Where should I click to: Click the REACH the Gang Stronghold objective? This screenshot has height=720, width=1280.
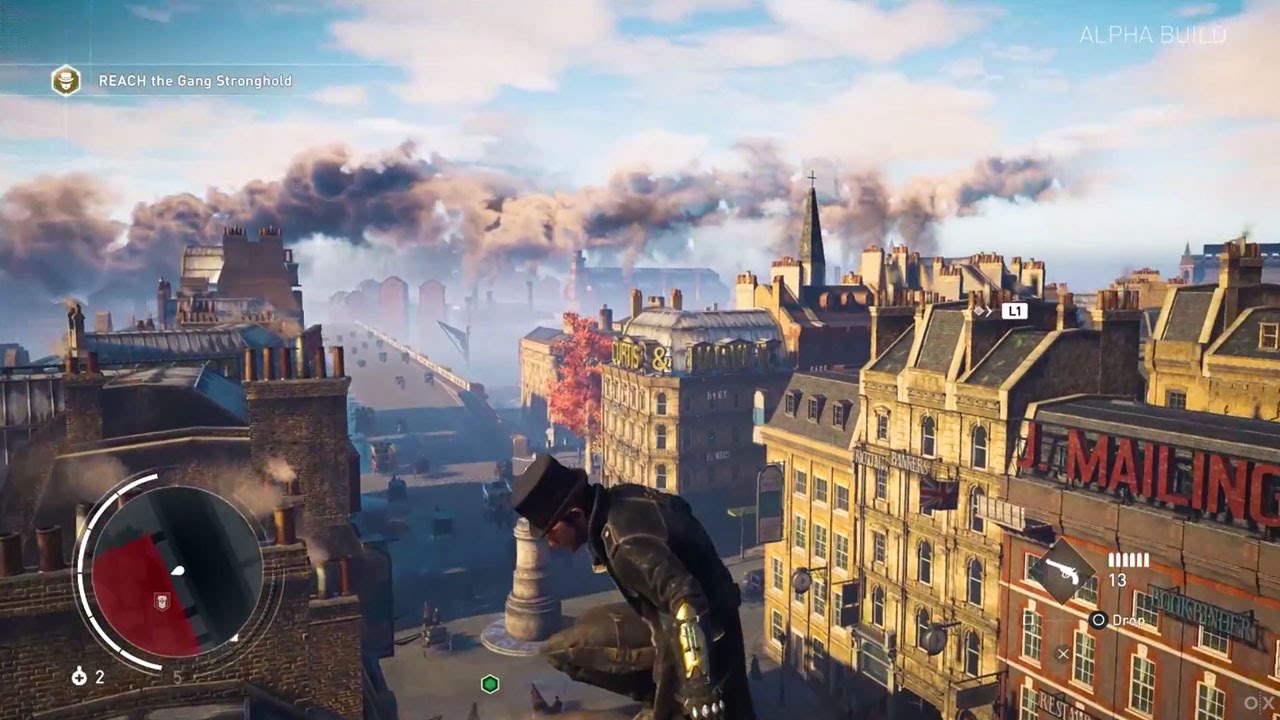[x=195, y=81]
